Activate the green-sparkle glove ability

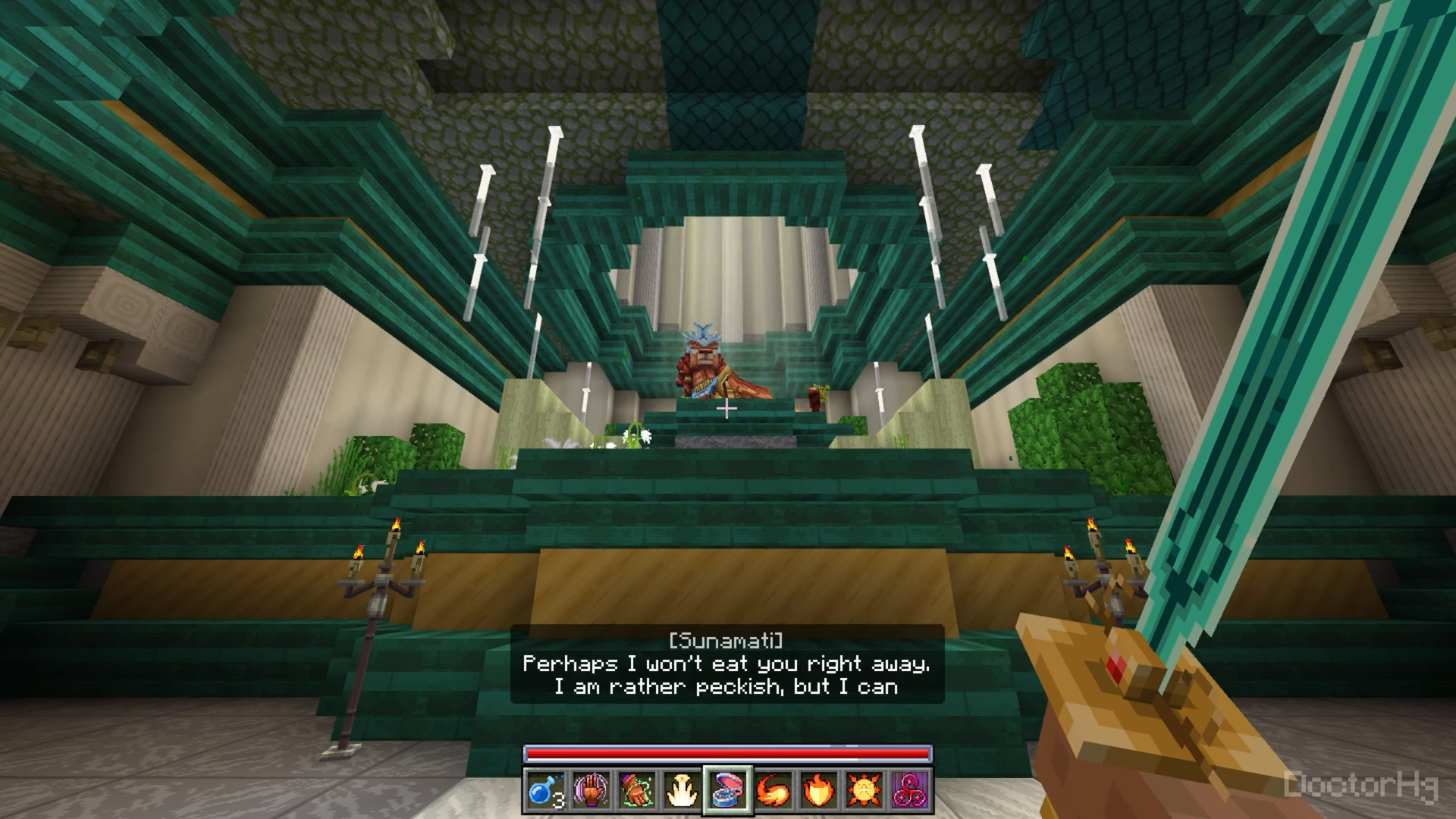(x=636, y=790)
